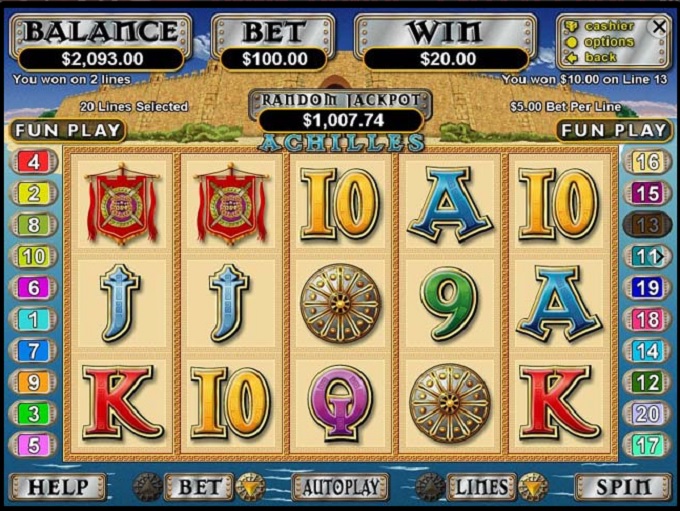This screenshot has height=511, width=680.
Task: Close the game with the X button
Action: click(658, 27)
